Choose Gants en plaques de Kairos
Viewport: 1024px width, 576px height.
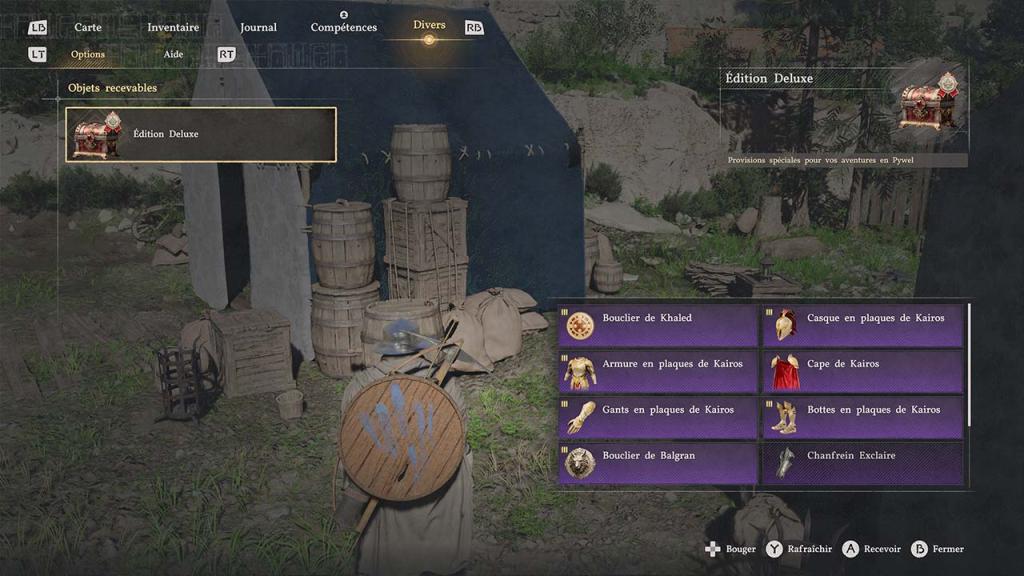coord(658,418)
